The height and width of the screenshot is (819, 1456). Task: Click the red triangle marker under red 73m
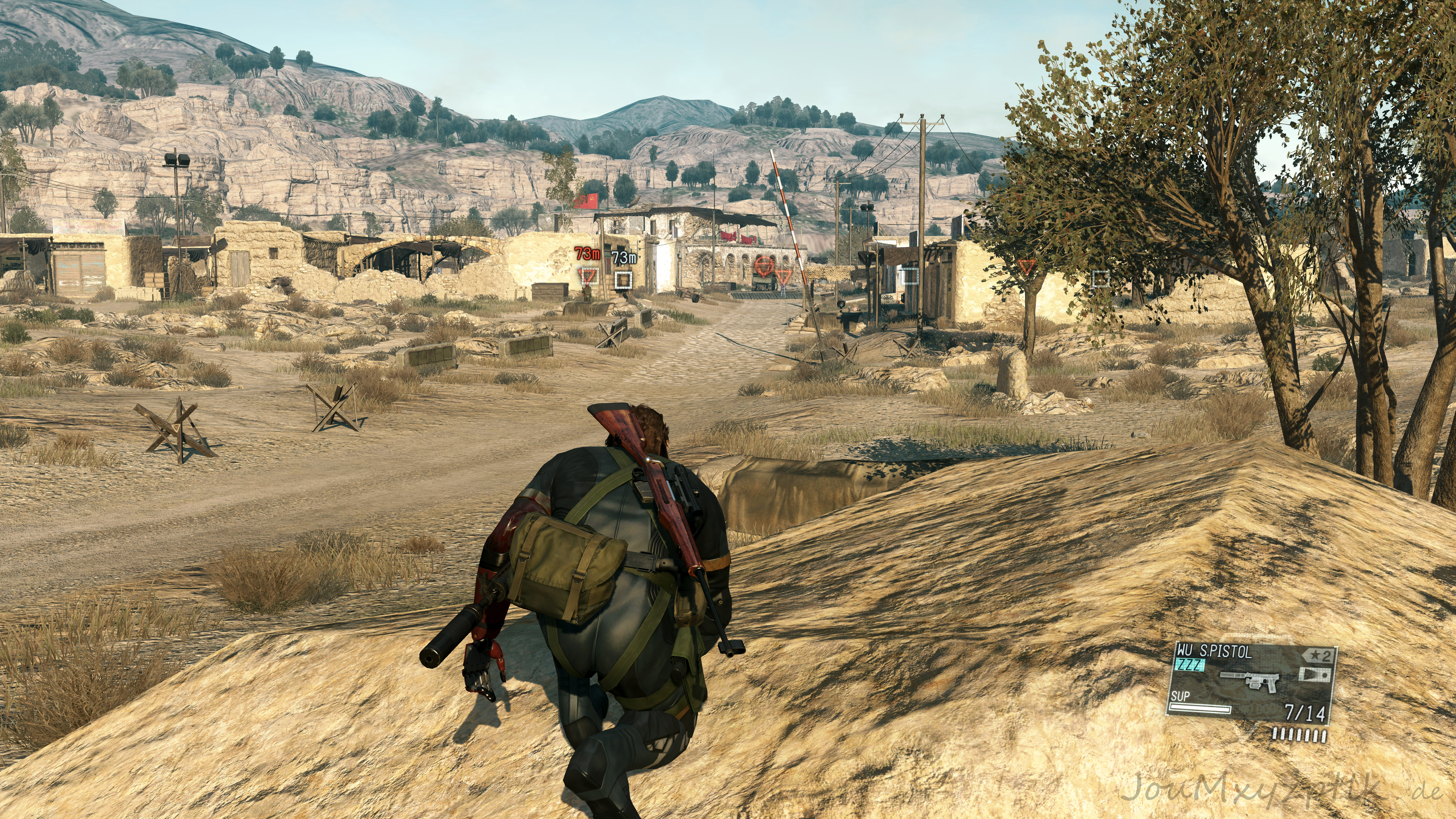pyautogui.click(x=588, y=276)
